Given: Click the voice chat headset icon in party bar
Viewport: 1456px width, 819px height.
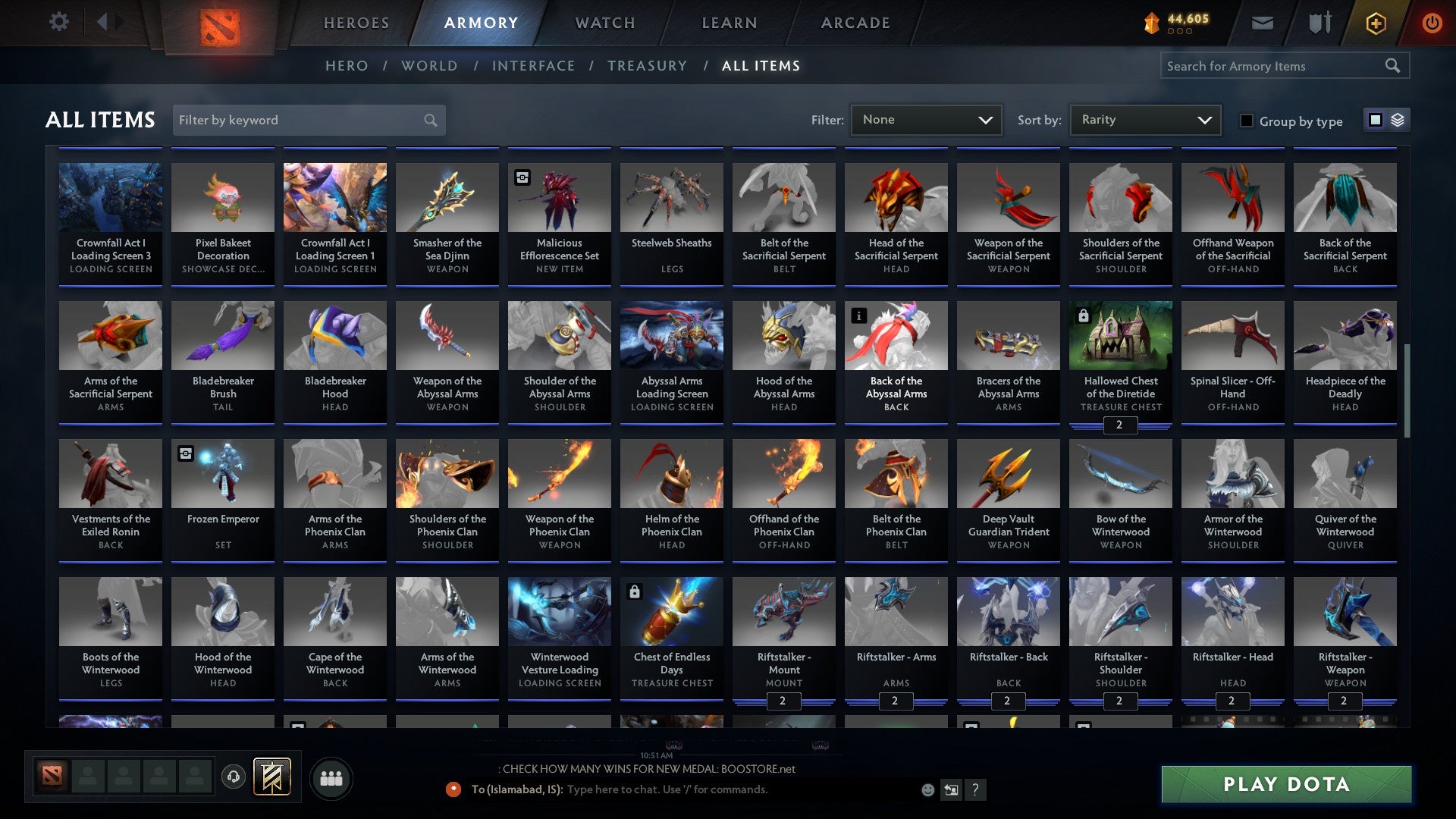Looking at the screenshot, I should [233, 777].
